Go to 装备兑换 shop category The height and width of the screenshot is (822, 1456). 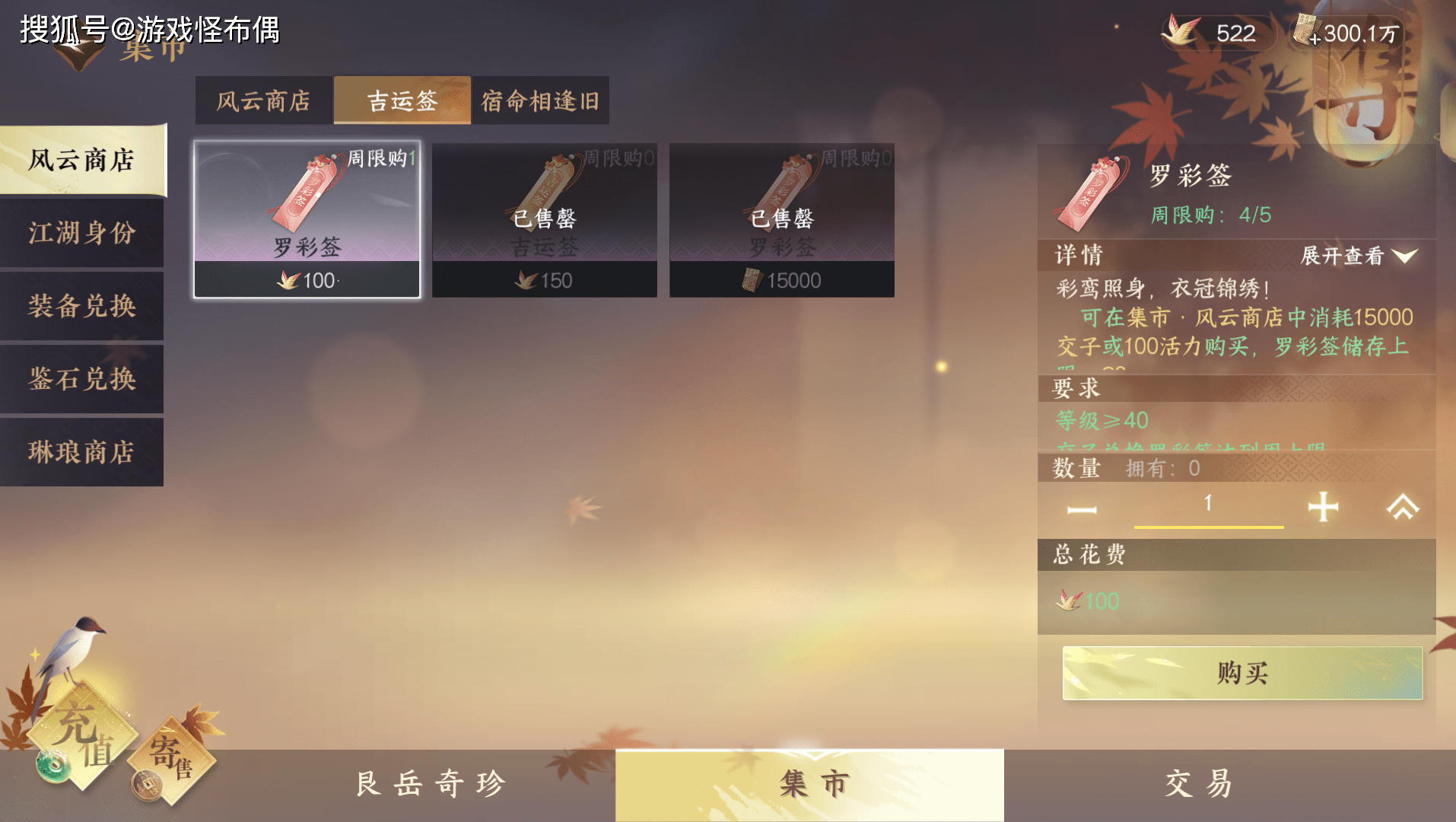coord(82,306)
